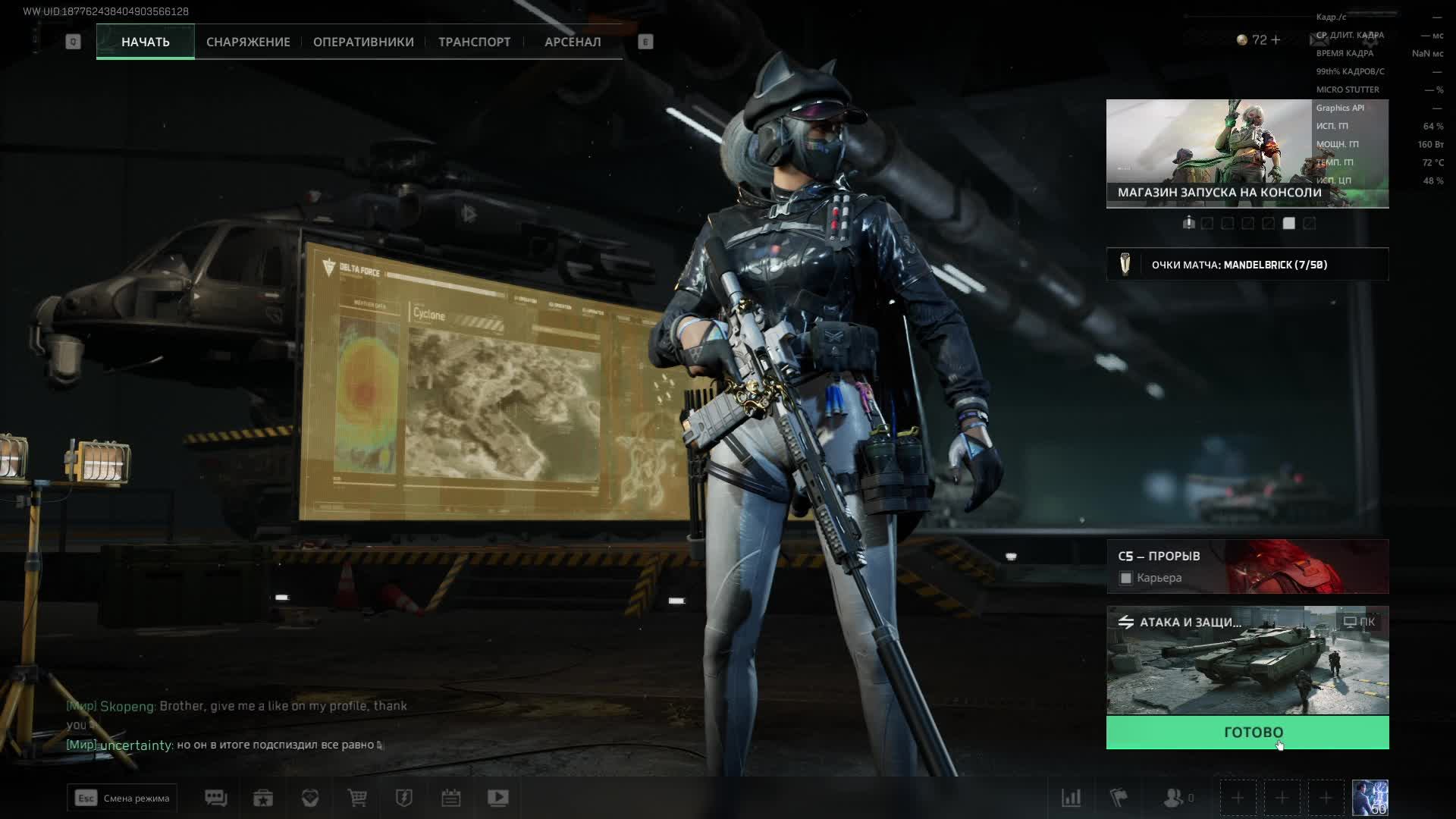The width and height of the screenshot is (1456, 819).
Task: Open the calendar events icon
Action: tap(451, 798)
